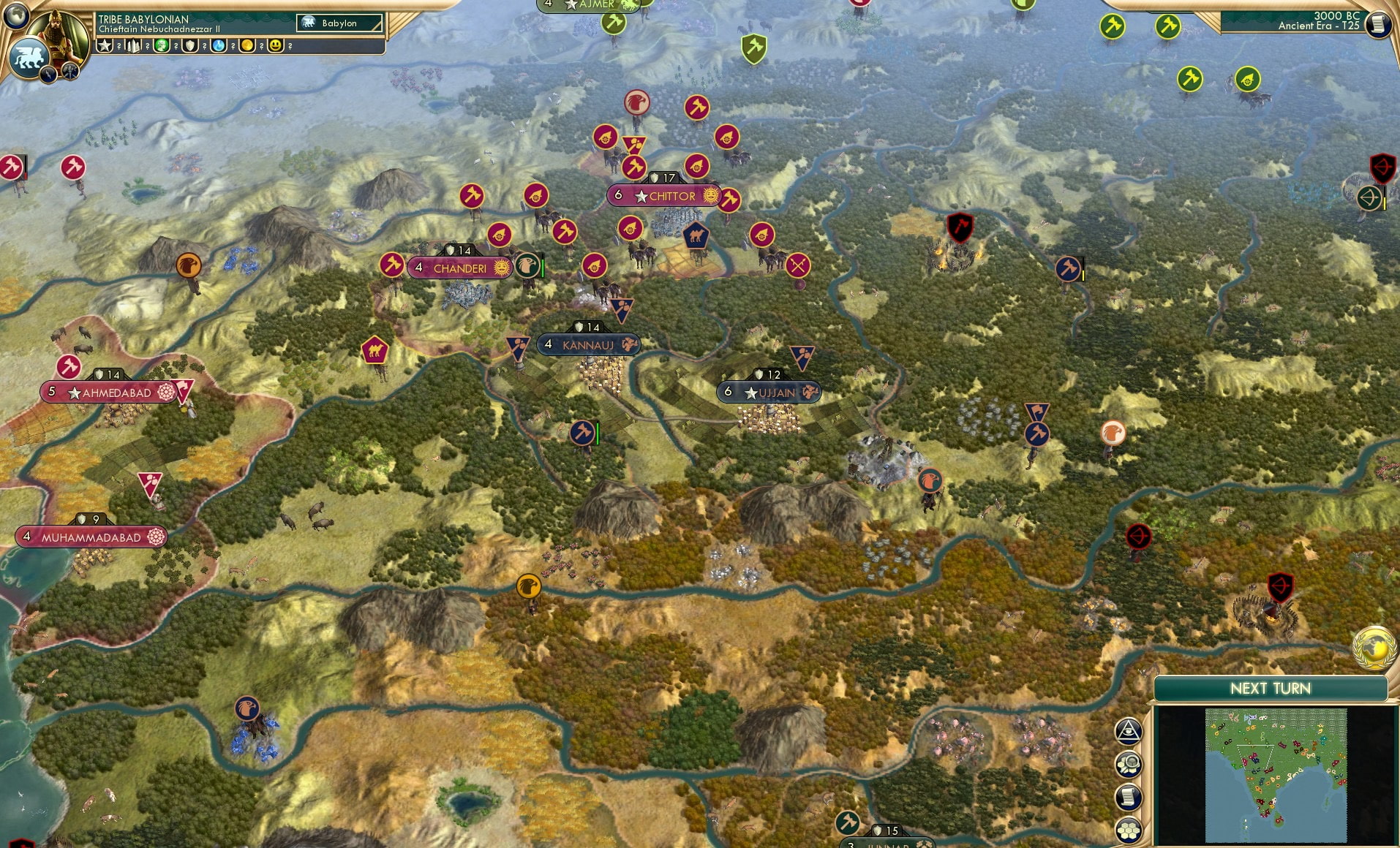This screenshot has width=1400, height=848.
Task: Toggle resource icons on the map
Action: point(1129,762)
